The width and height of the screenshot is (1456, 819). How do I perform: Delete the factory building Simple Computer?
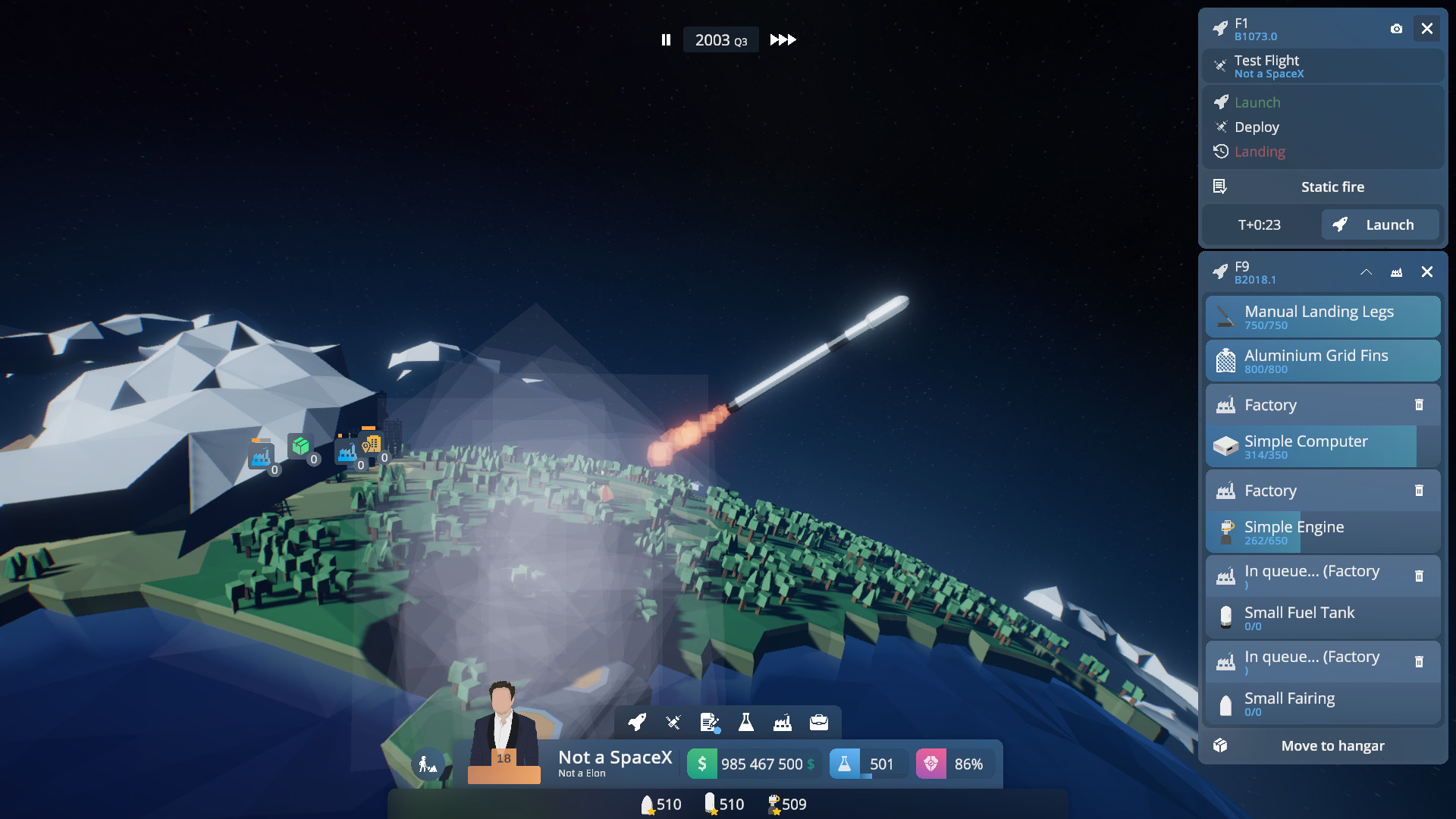pos(1419,405)
